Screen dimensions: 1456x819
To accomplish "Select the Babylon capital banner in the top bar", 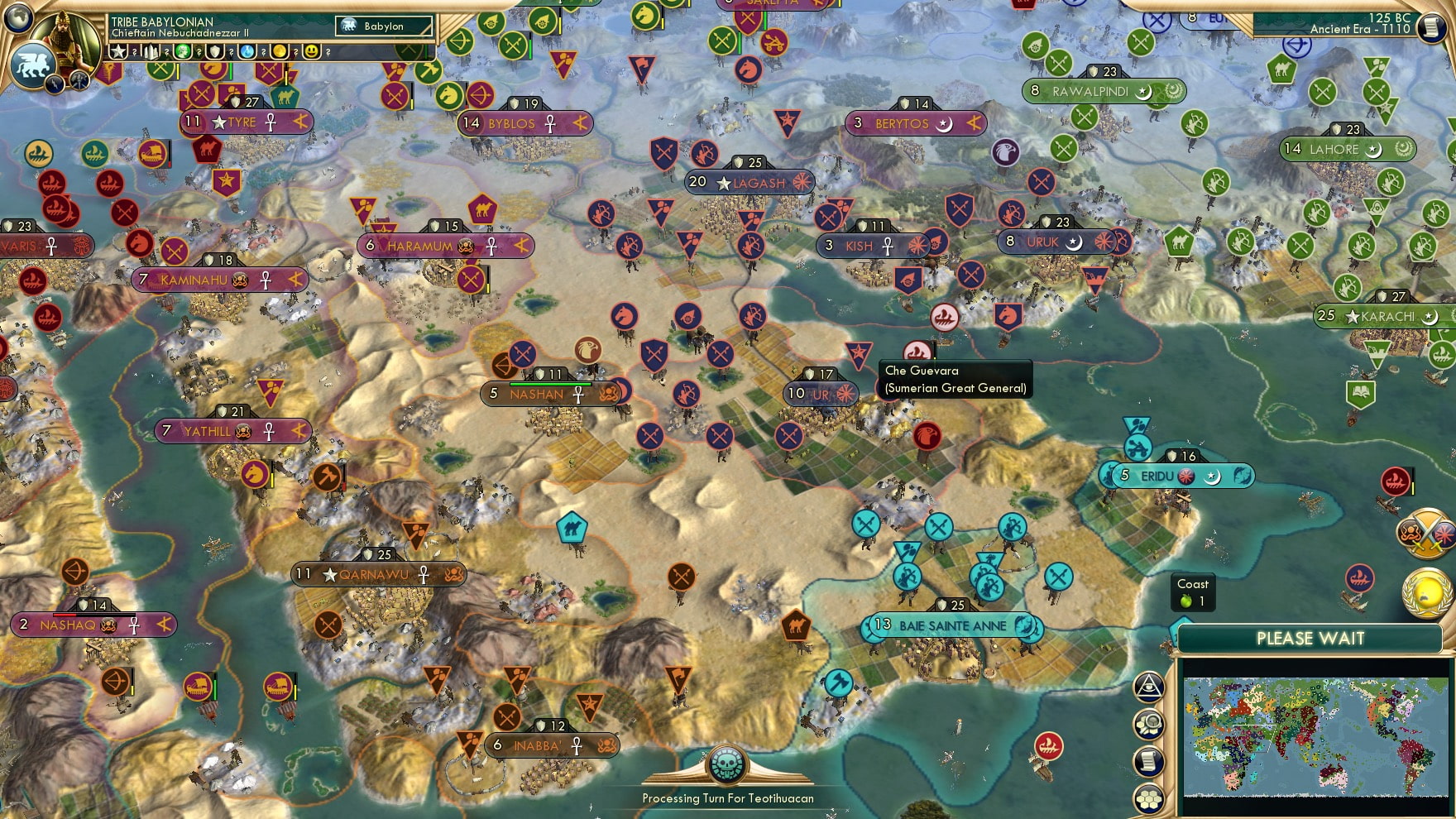I will (x=385, y=26).
